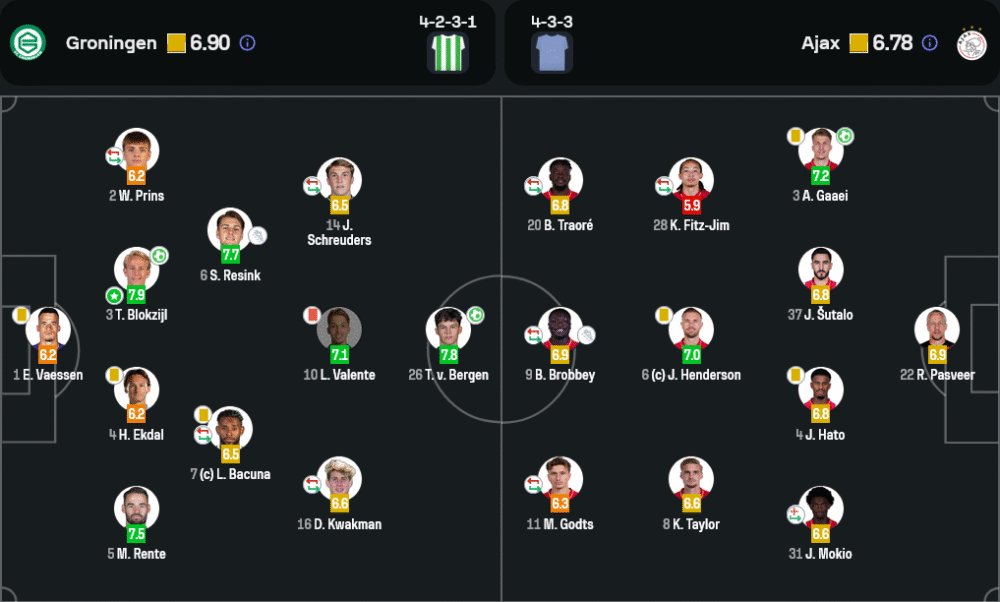
Task: Open D. Kwakman's player portrait
Action: pyautogui.click(x=340, y=478)
